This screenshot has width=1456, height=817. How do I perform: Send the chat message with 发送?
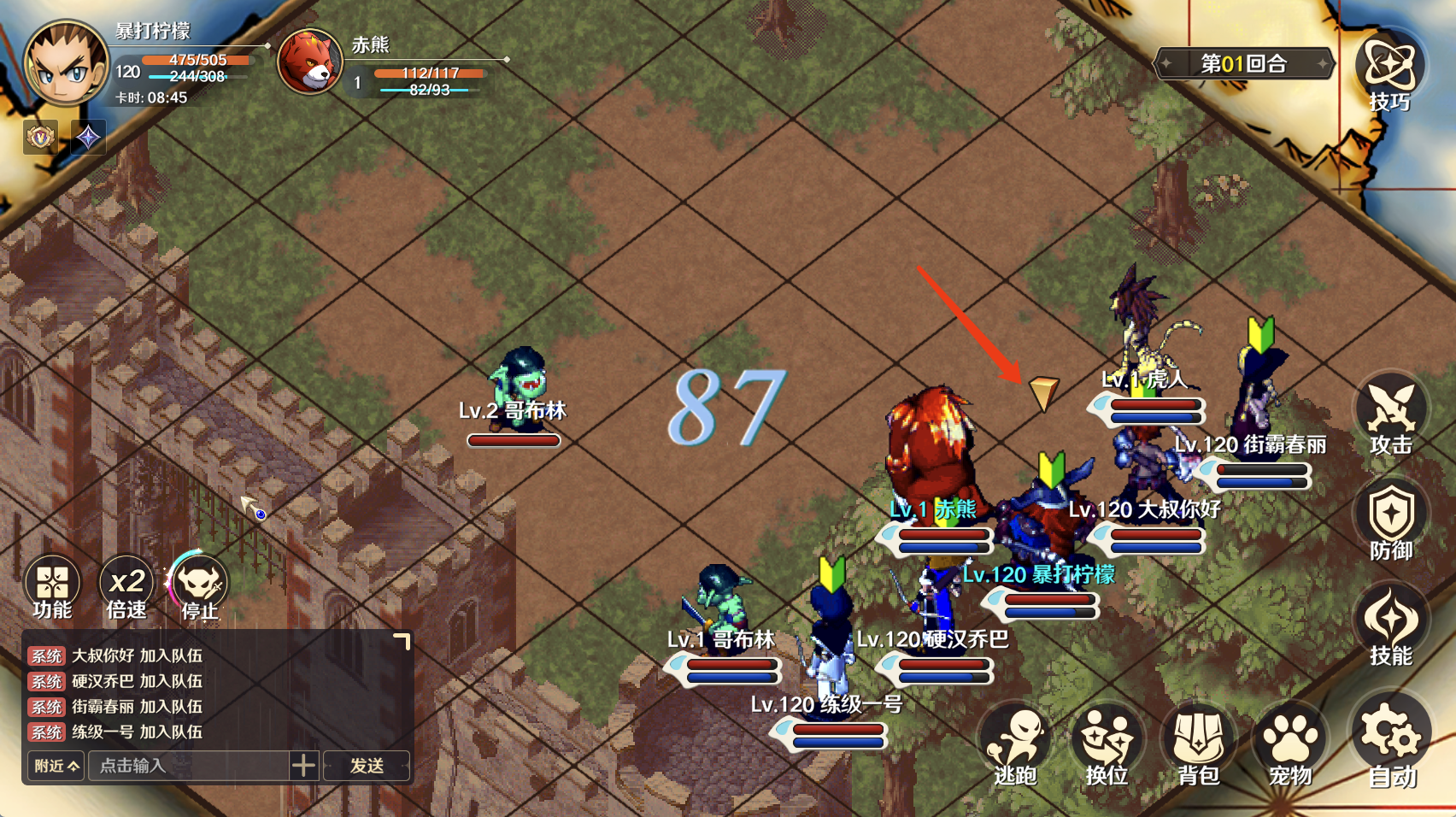click(x=367, y=766)
